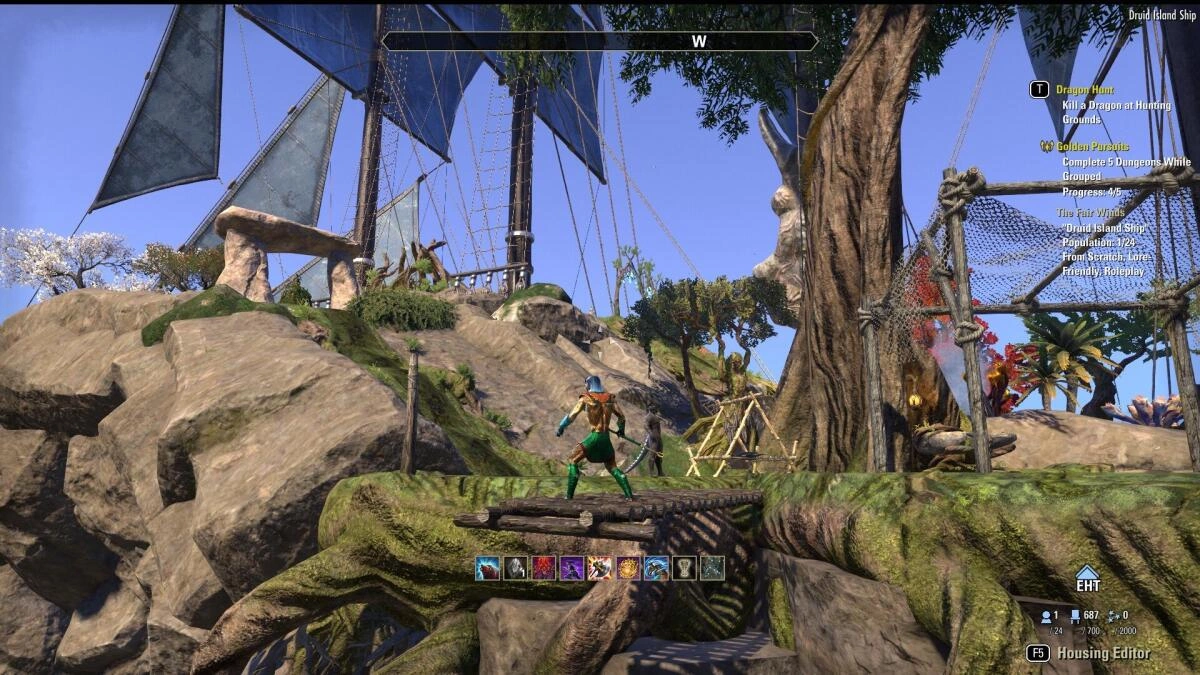Select the pale trophy ability slot

[684, 568]
